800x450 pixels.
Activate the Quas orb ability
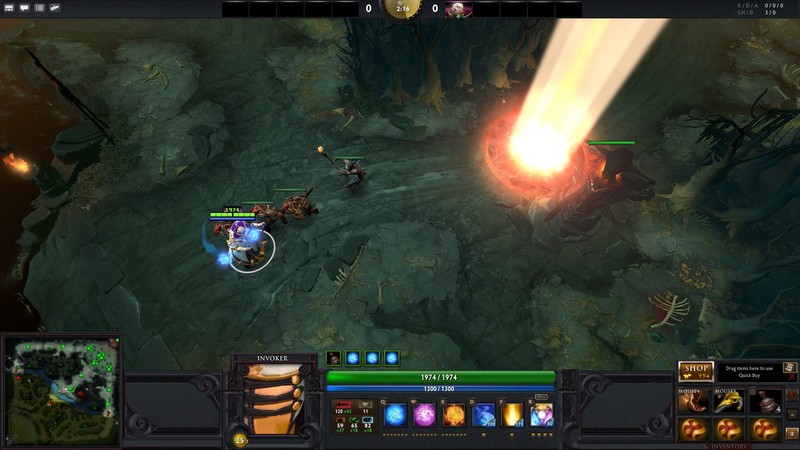(395, 414)
